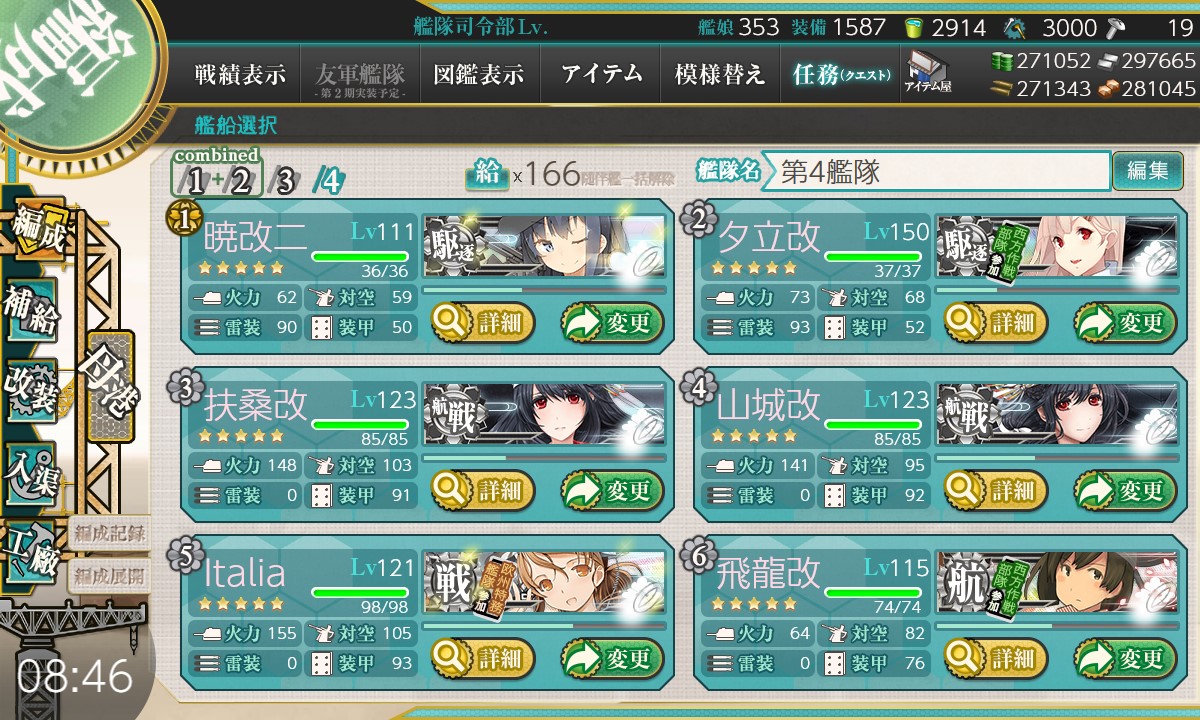The height and width of the screenshot is (720, 1200).
Task: Switch to combined fleet 1+2 tab
Action: [x=218, y=180]
